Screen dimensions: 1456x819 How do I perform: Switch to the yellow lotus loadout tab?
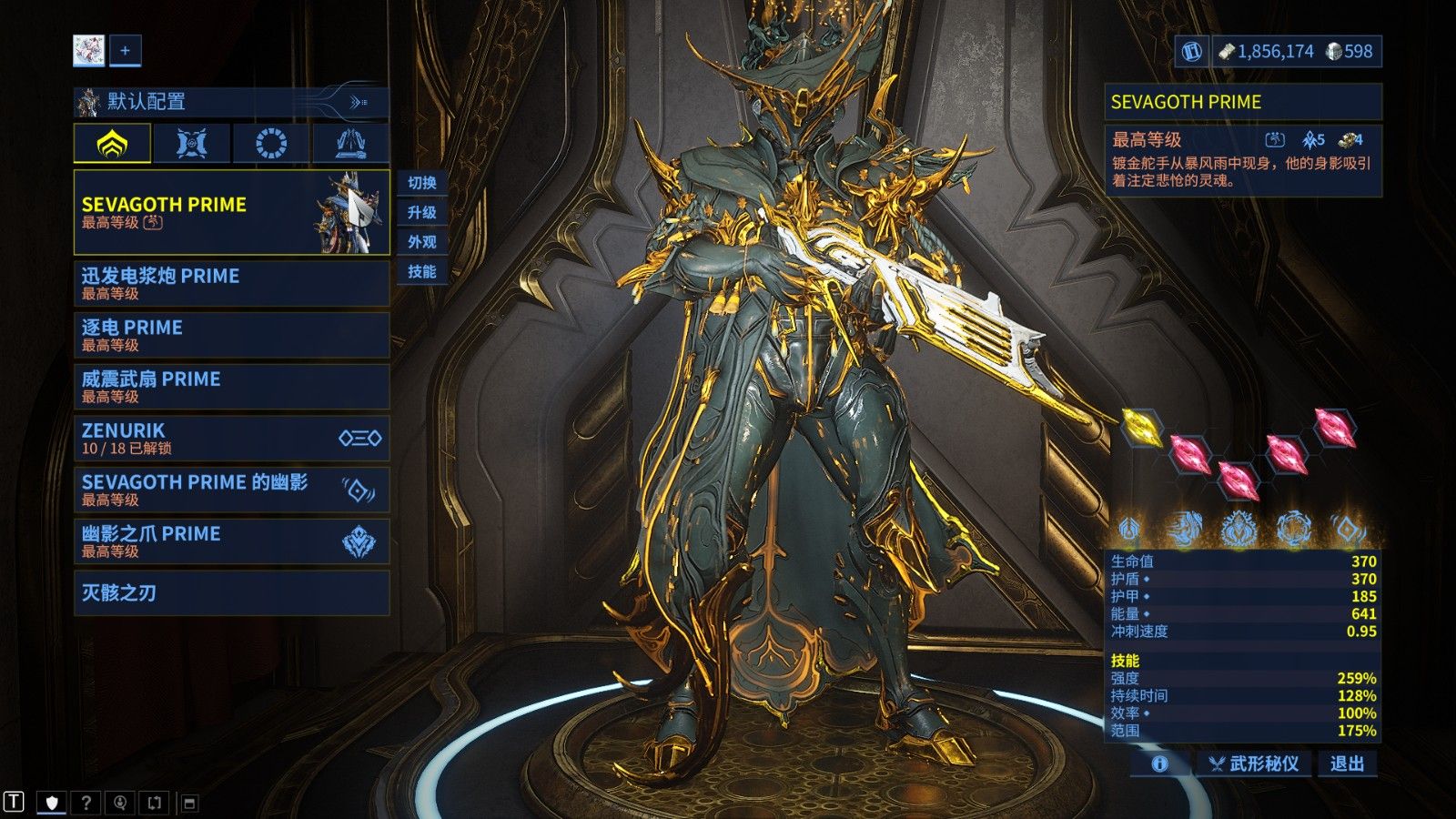click(112, 144)
